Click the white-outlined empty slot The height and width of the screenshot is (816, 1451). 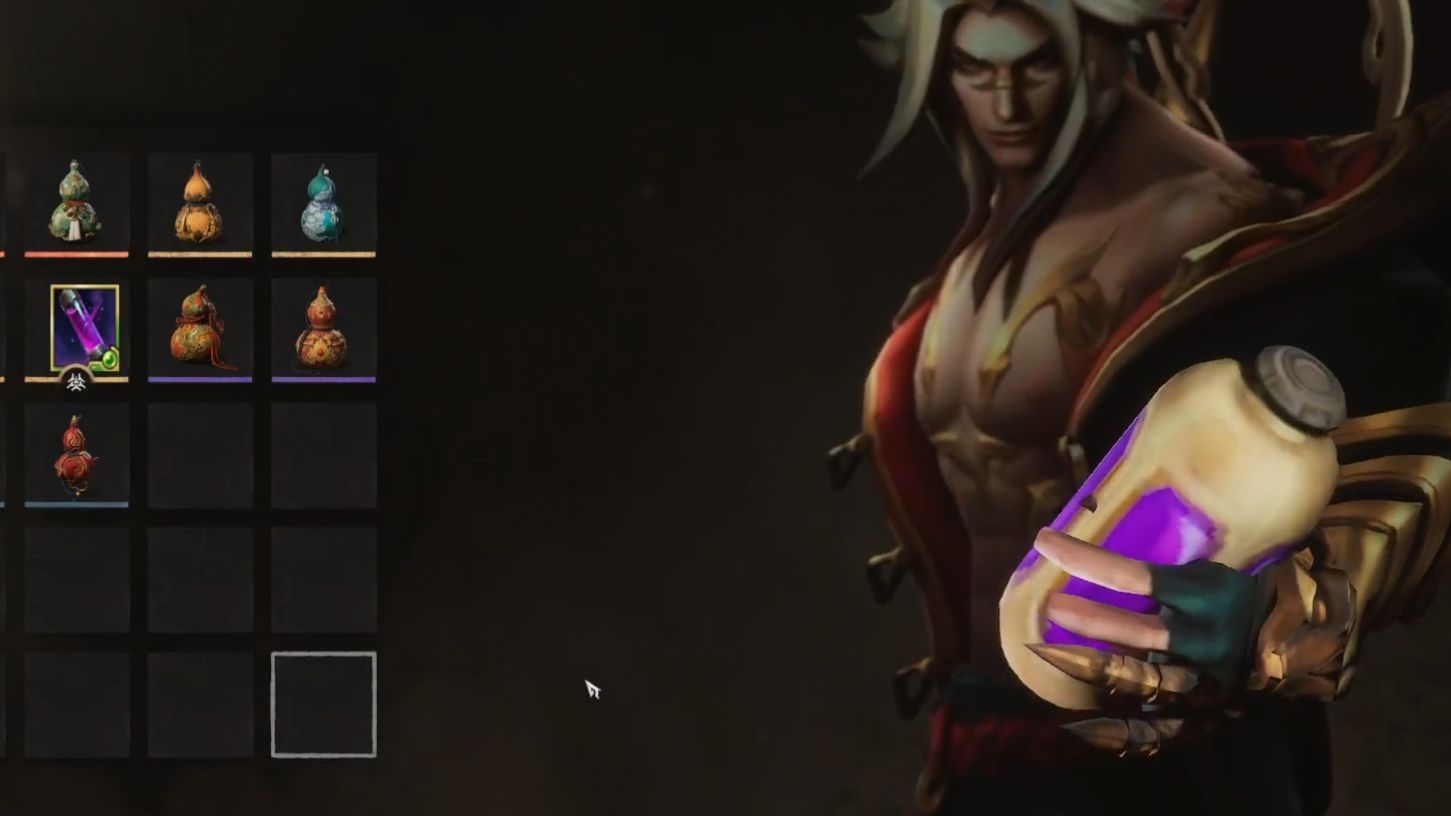point(323,704)
